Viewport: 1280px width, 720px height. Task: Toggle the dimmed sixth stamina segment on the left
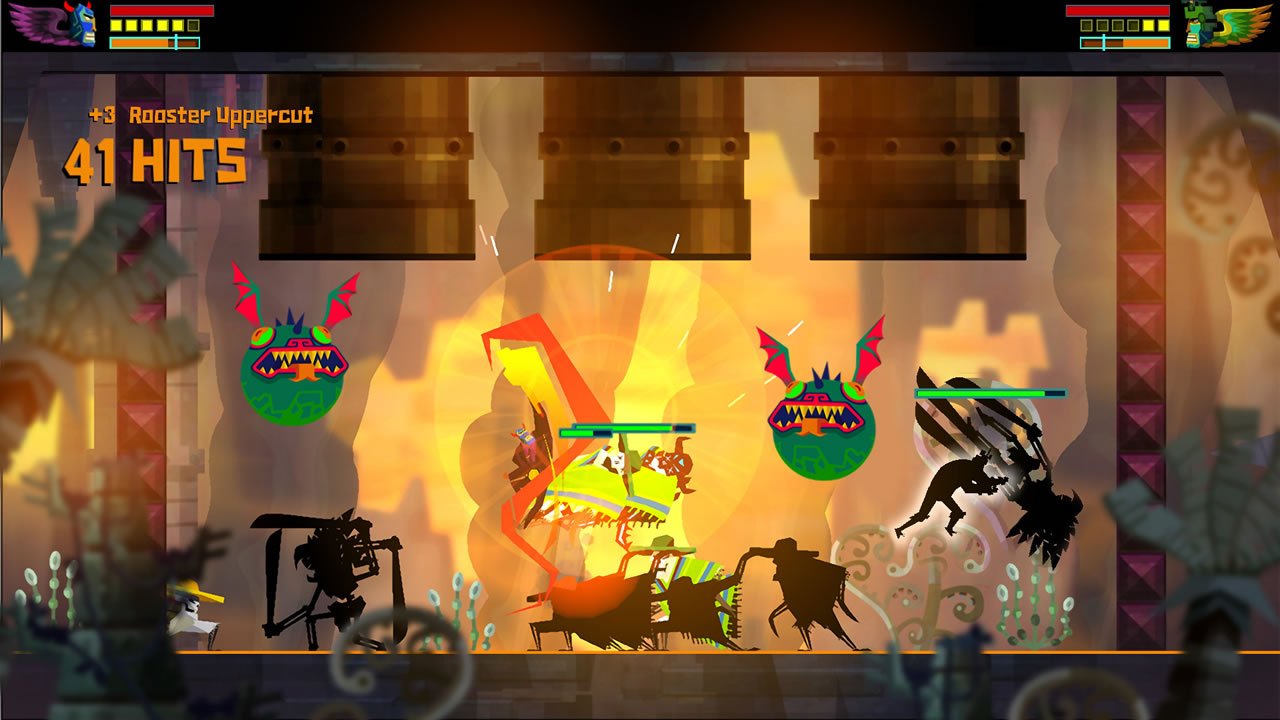193,25
